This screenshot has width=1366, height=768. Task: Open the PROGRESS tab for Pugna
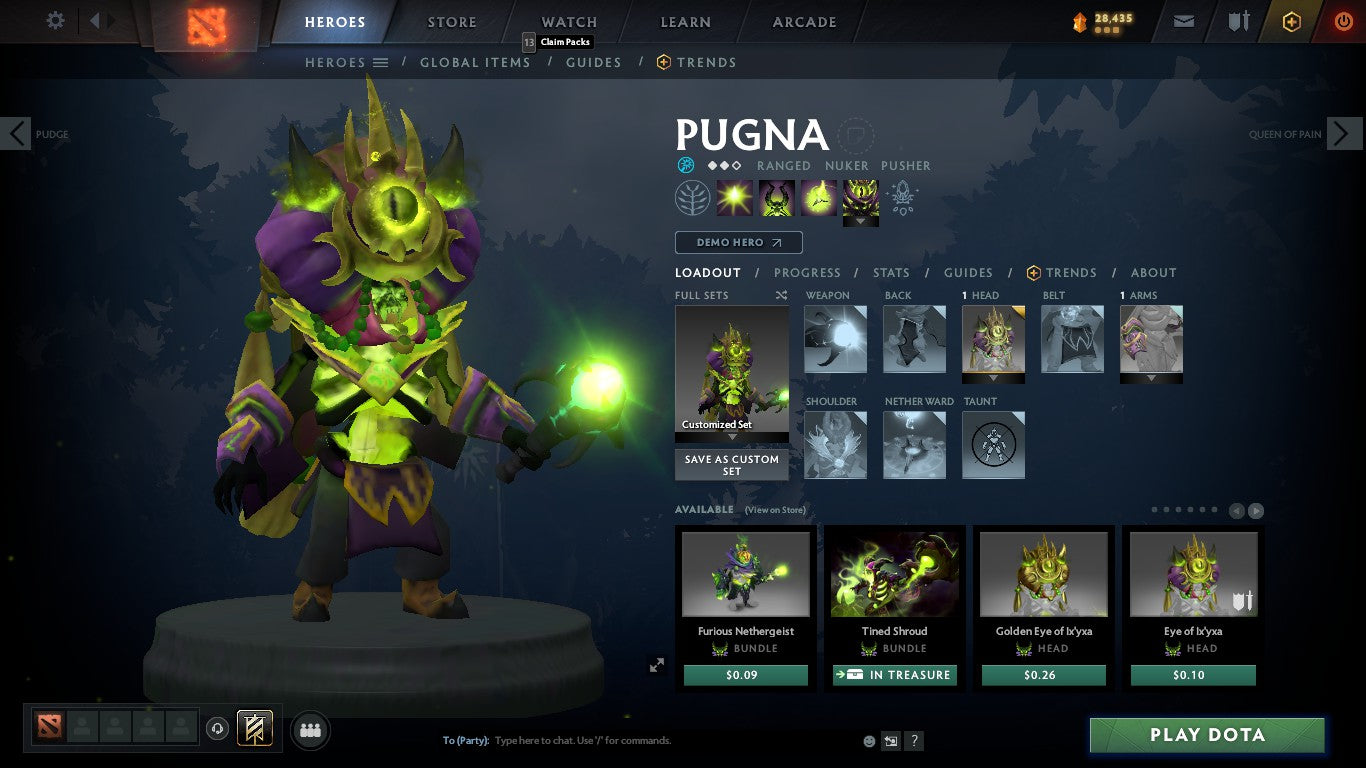point(808,272)
